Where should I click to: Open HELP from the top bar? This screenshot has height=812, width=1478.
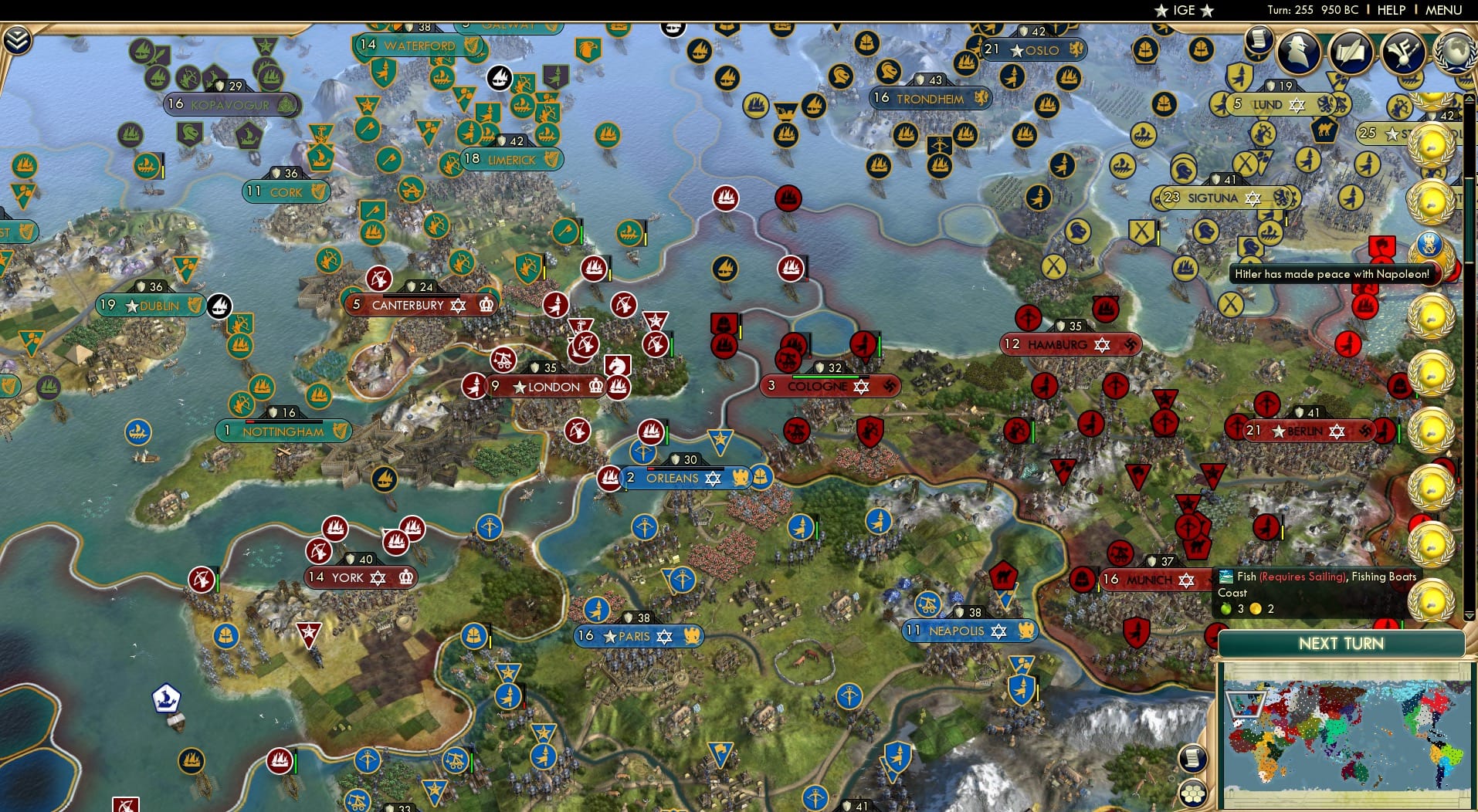point(1390,10)
